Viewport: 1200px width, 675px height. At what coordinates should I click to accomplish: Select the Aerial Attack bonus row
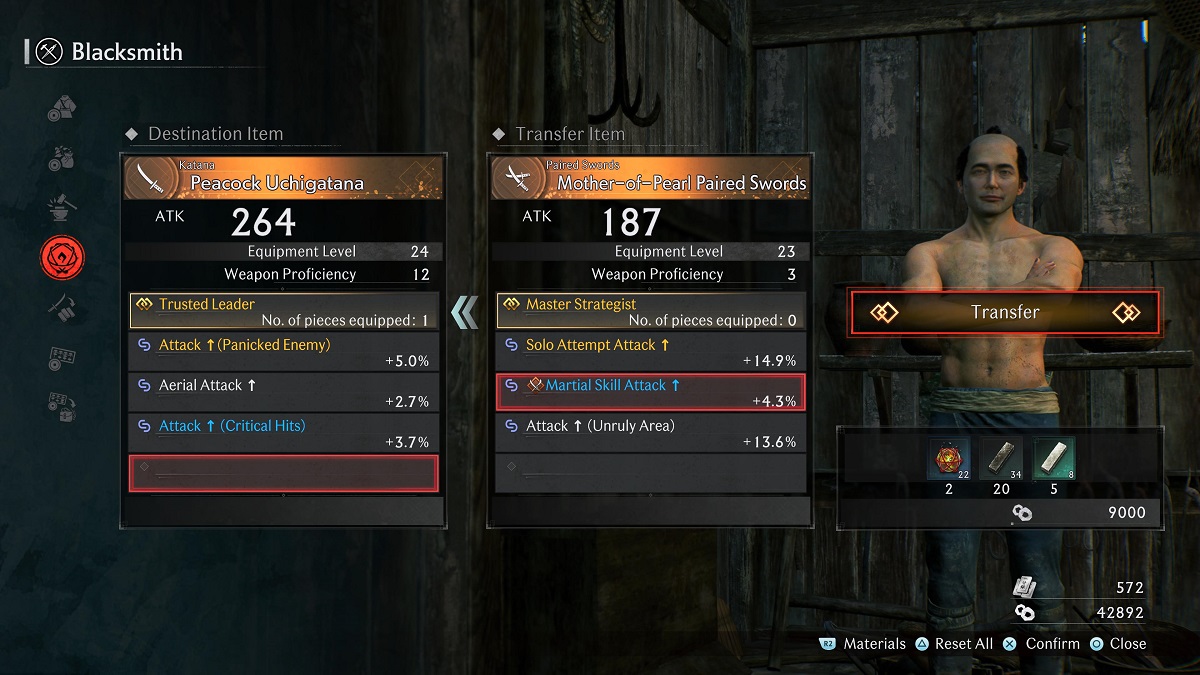(x=283, y=392)
